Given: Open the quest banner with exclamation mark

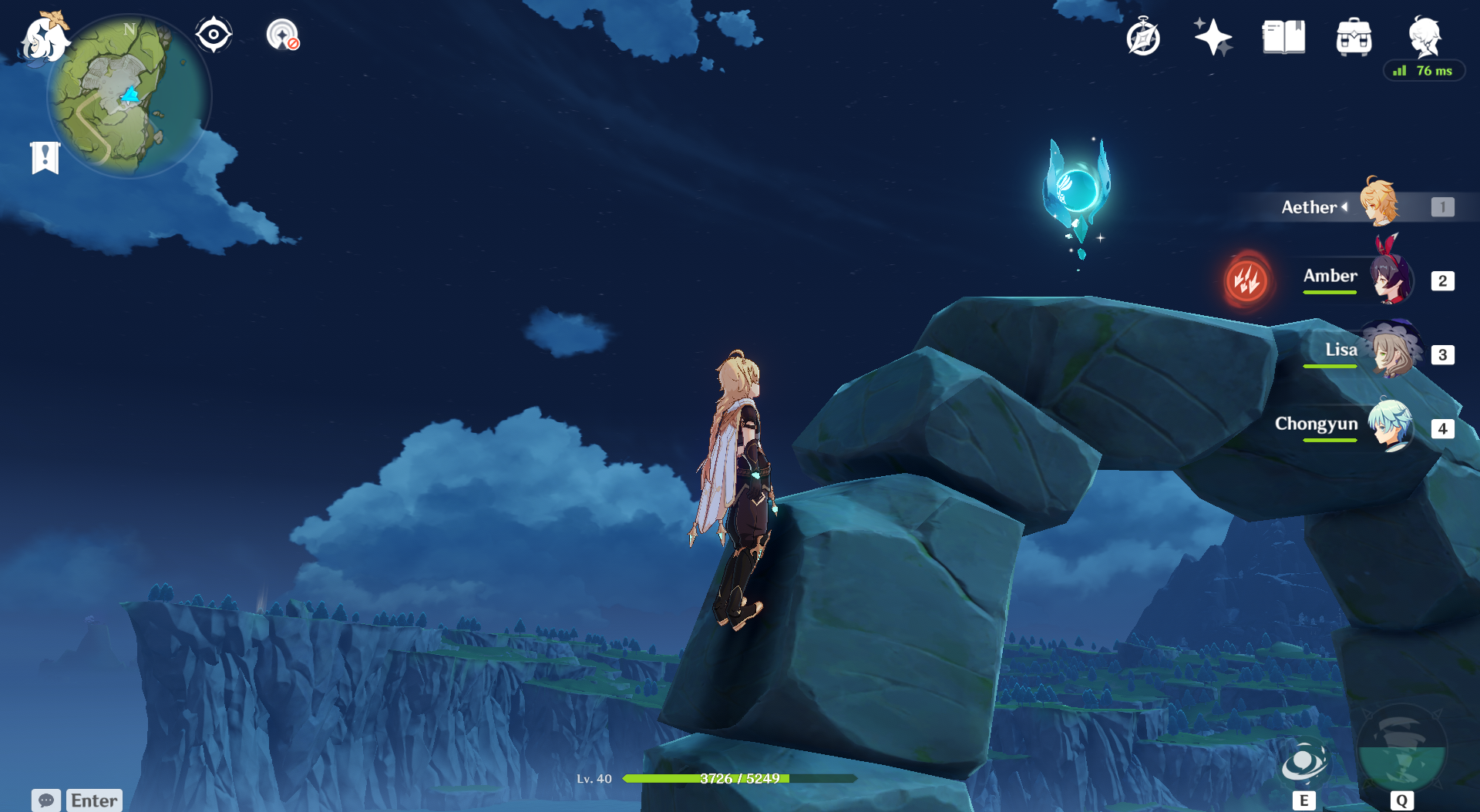Looking at the screenshot, I should [x=45, y=158].
